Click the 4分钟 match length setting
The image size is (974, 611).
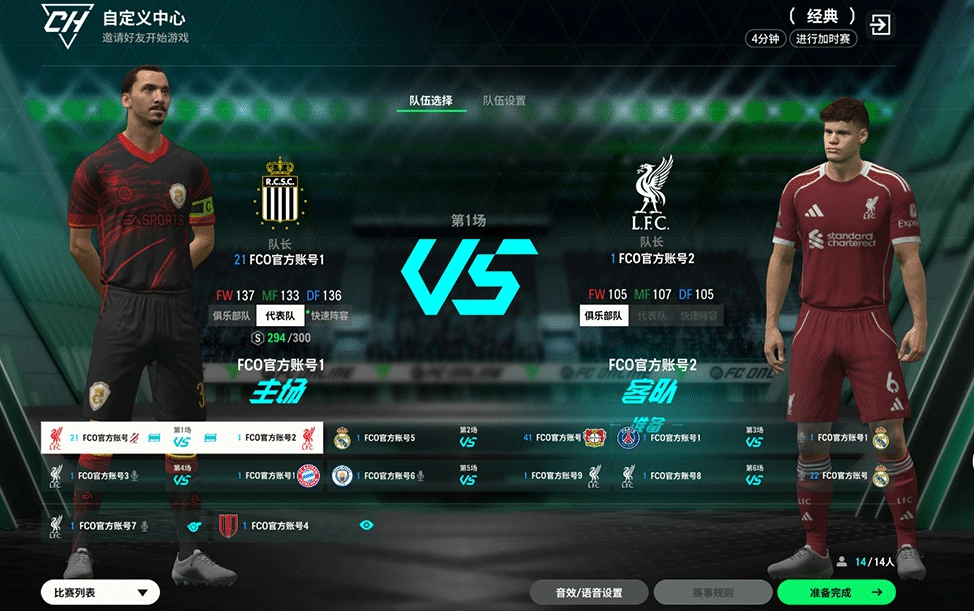765,39
